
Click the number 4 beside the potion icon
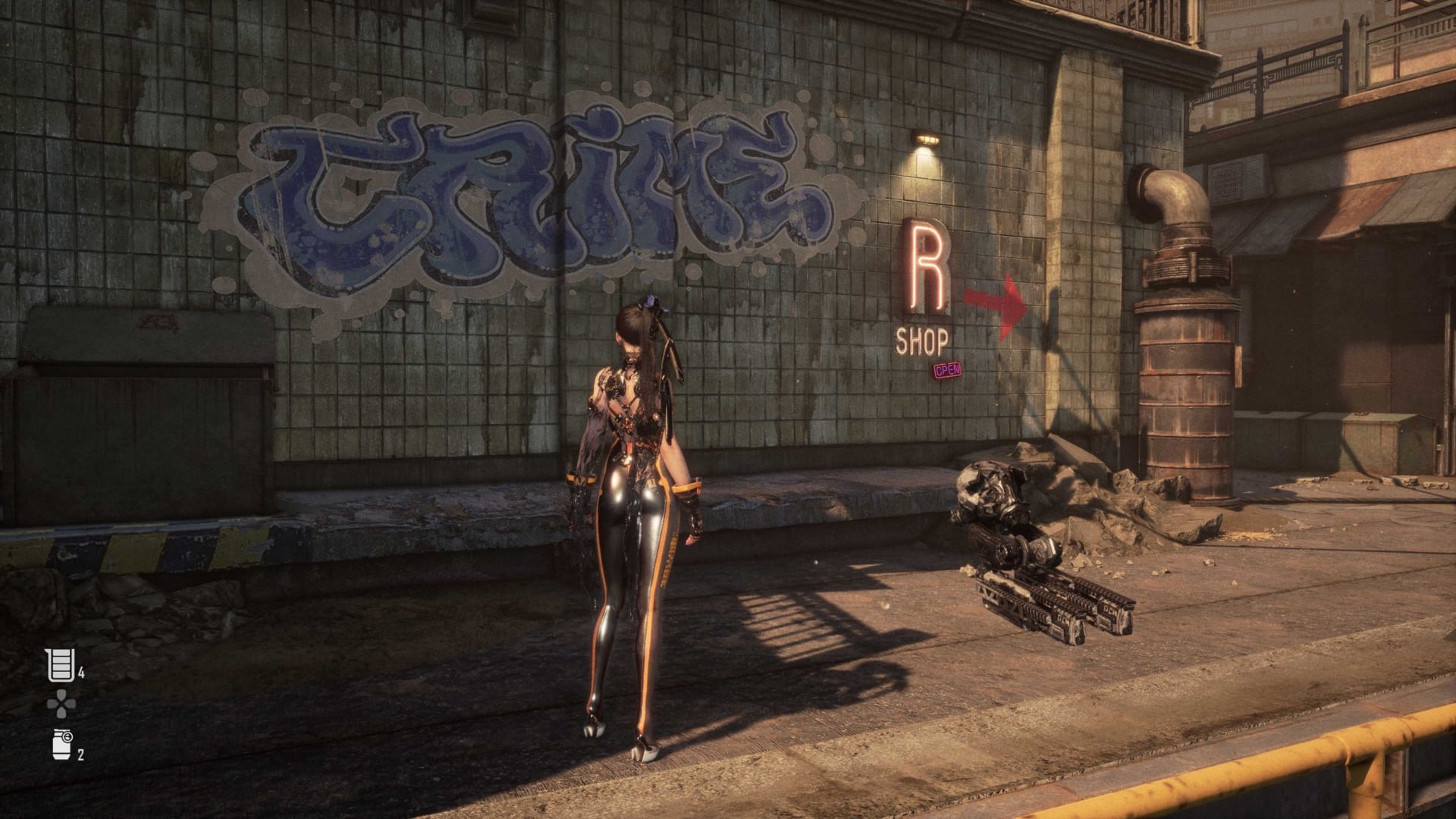(x=83, y=673)
